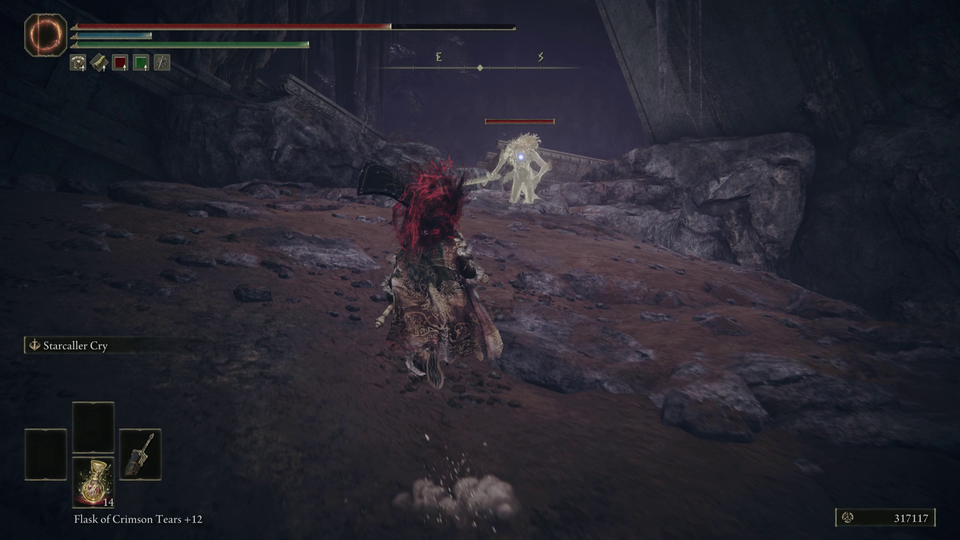
Task: Click the compass bar
Action: [x=481, y=67]
